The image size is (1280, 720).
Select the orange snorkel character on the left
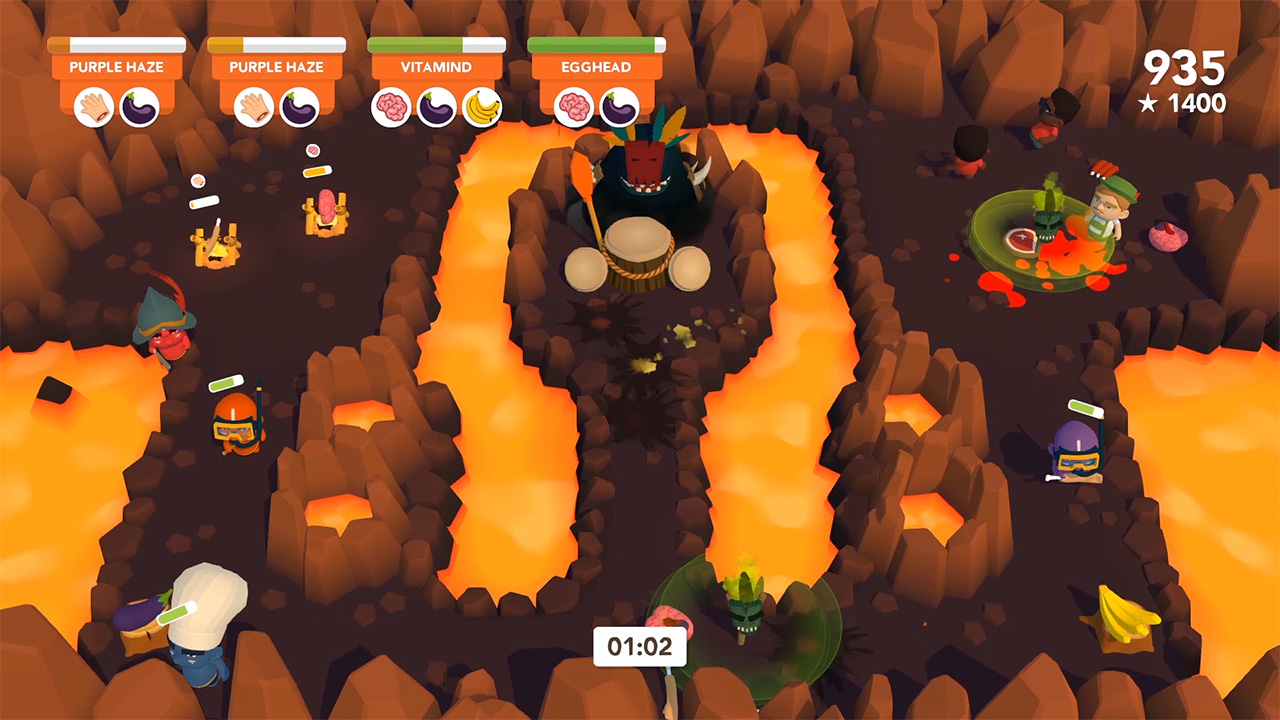(x=237, y=425)
